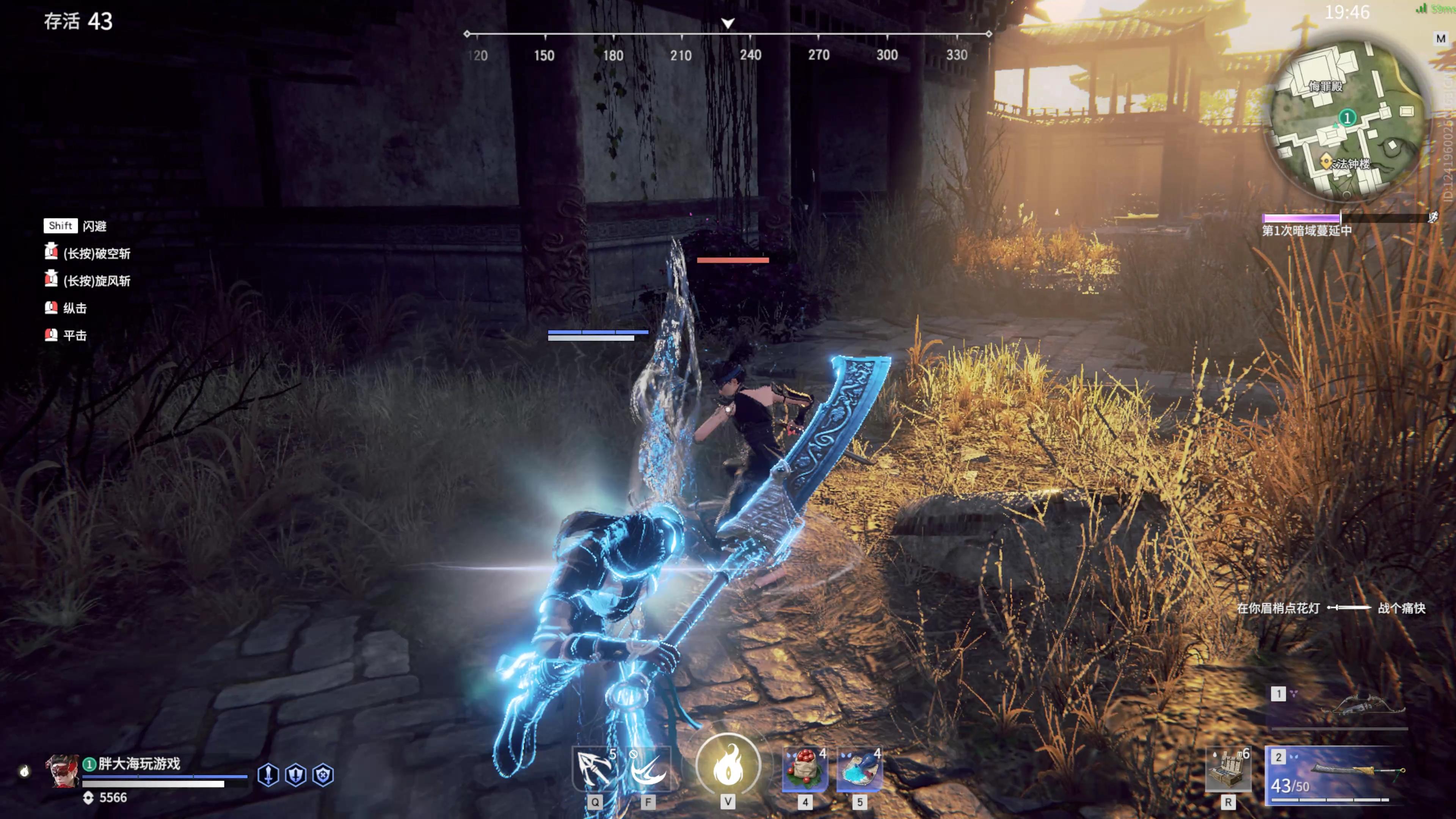
Task: Click the yellow location marker on the minimap
Action: [1326, 162]
